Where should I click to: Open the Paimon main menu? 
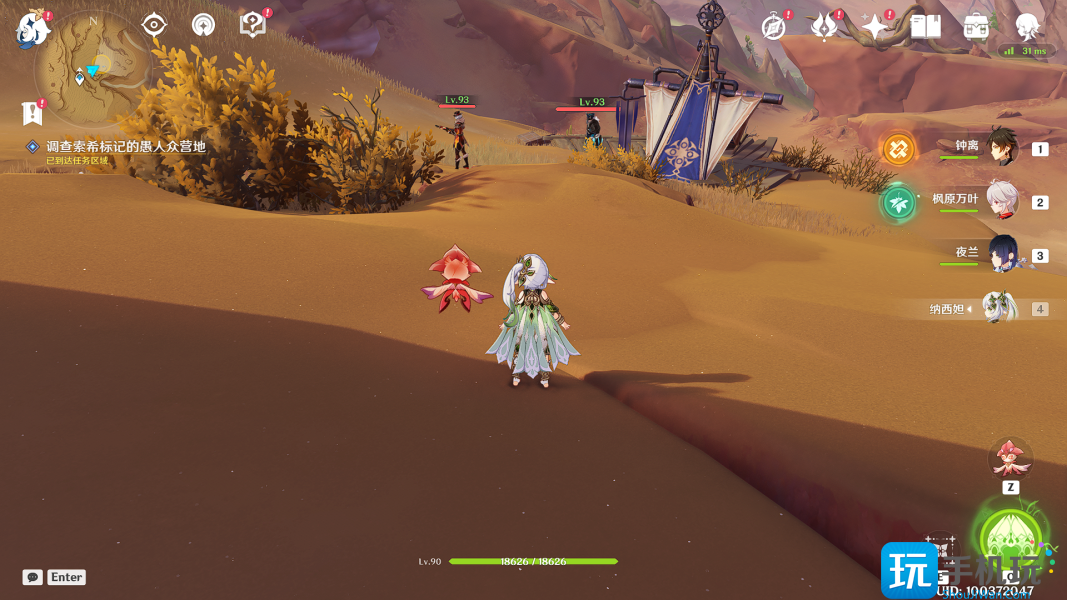33,29
